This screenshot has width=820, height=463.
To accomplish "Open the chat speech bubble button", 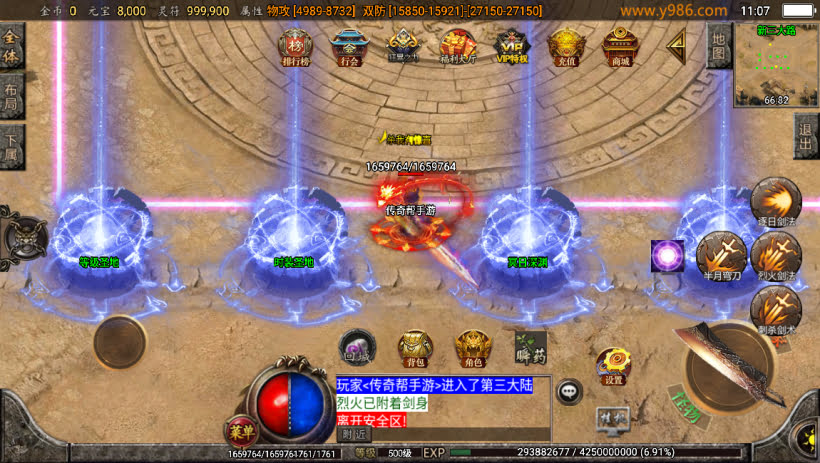I will [570, 391].
